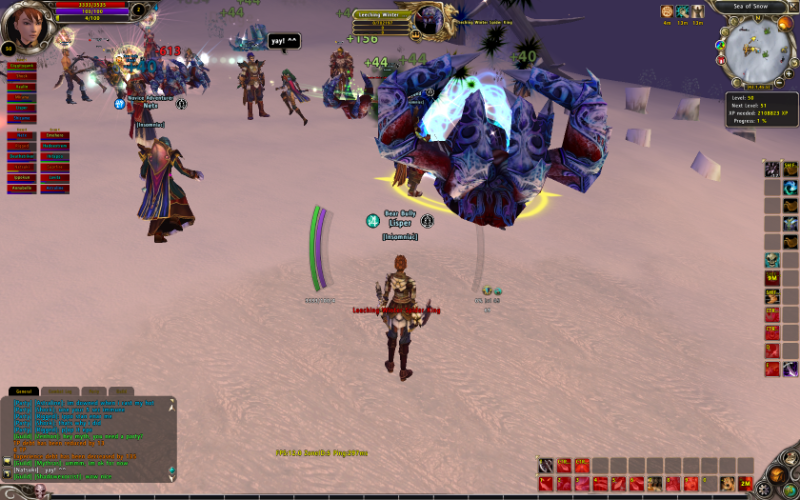Use the blue swirl skill on the side bar

(x=790, y=188)
